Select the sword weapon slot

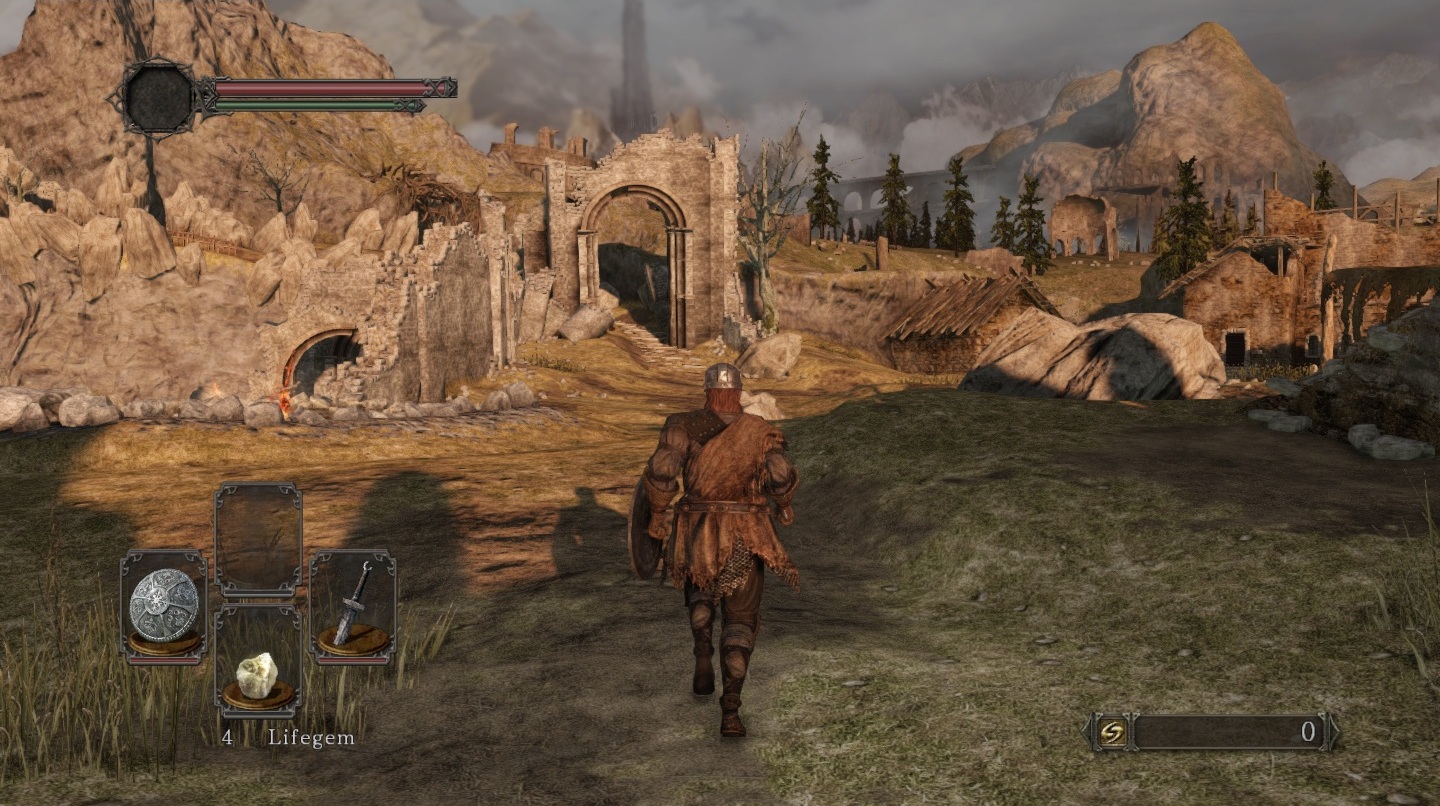point(352,606)
